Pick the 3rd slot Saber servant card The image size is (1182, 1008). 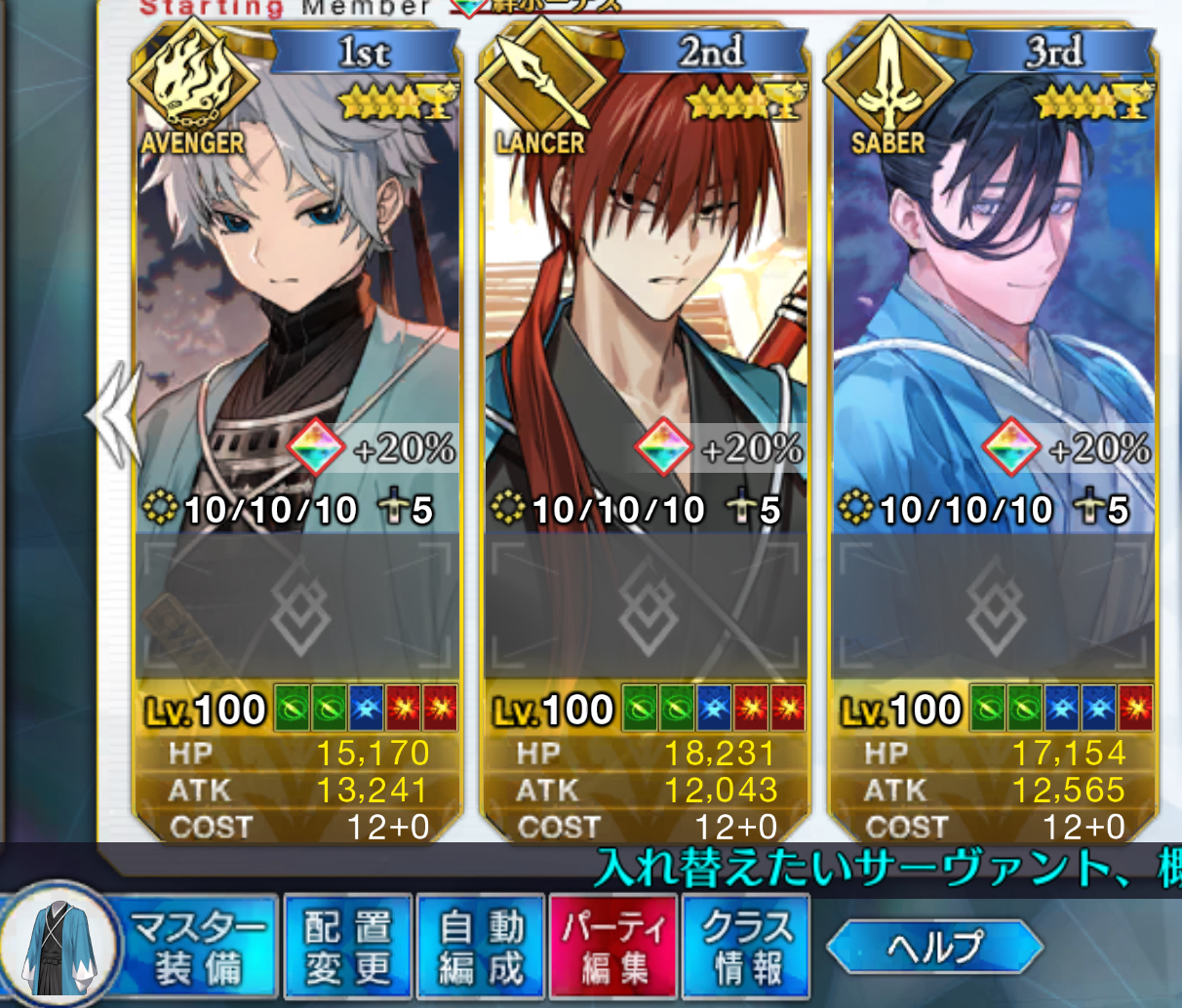[x=993, y=292]
